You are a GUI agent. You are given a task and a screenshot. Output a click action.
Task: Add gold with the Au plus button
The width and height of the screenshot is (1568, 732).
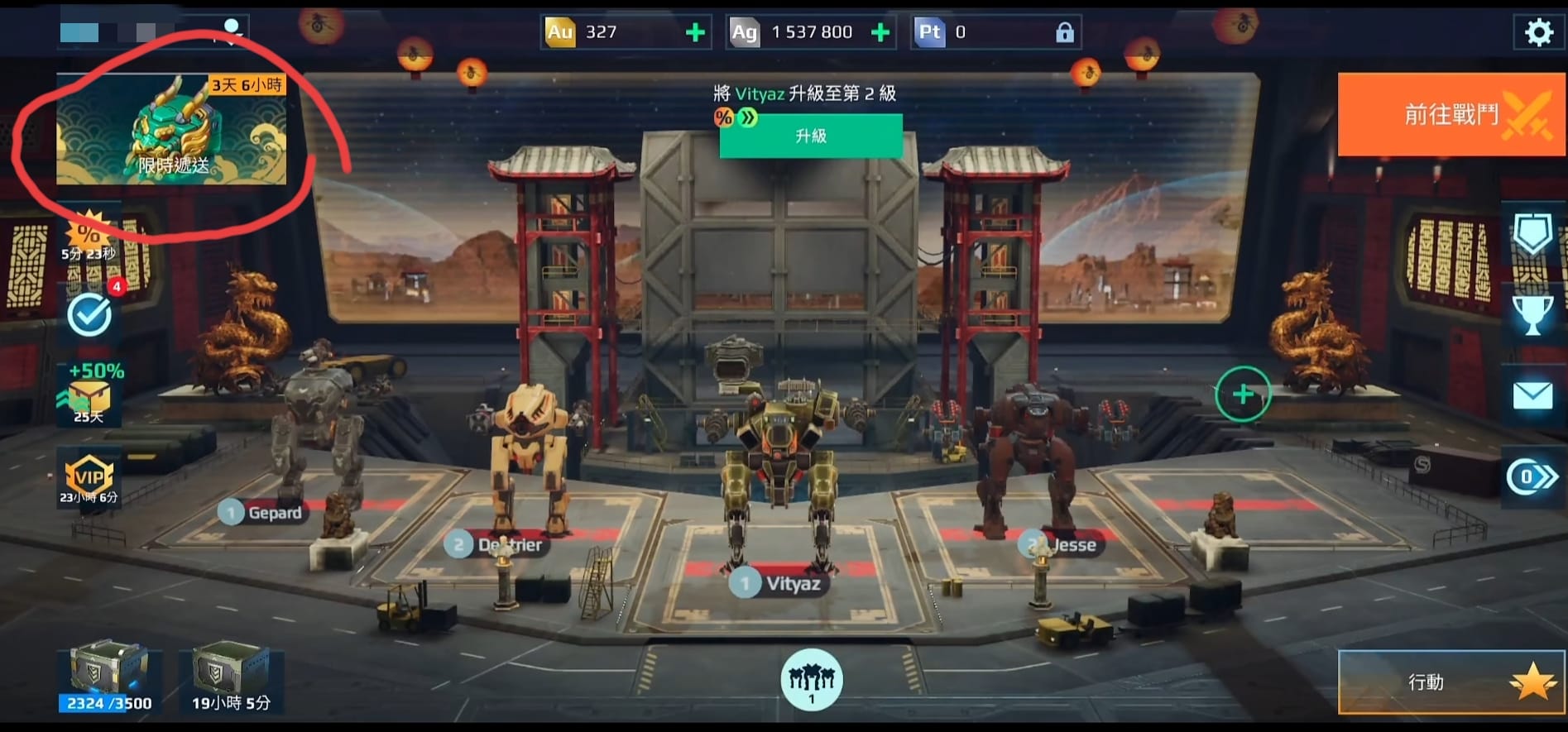pos(696,32)
